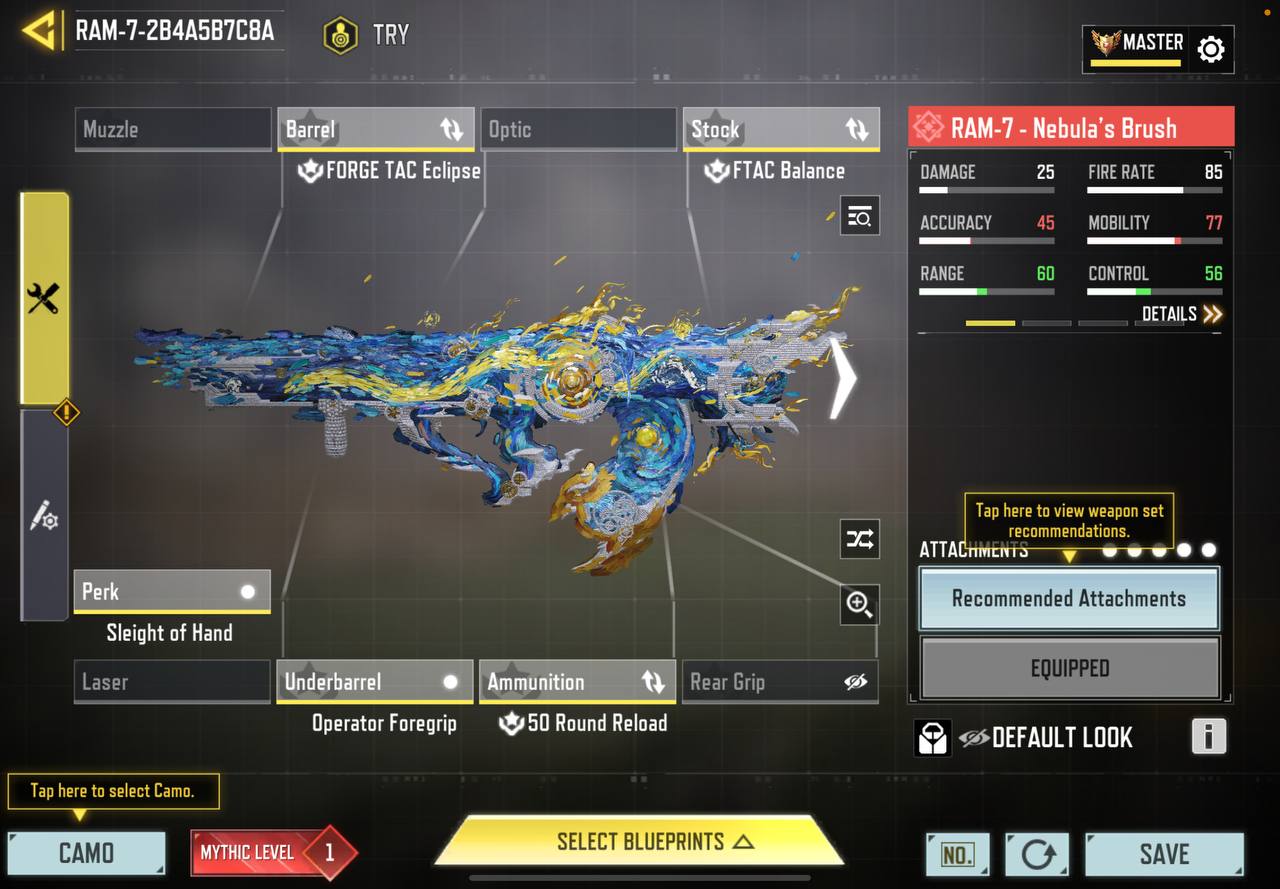1280x889 pixels.
Task: Go back with the yellow arrow
Action: [39, 31]
